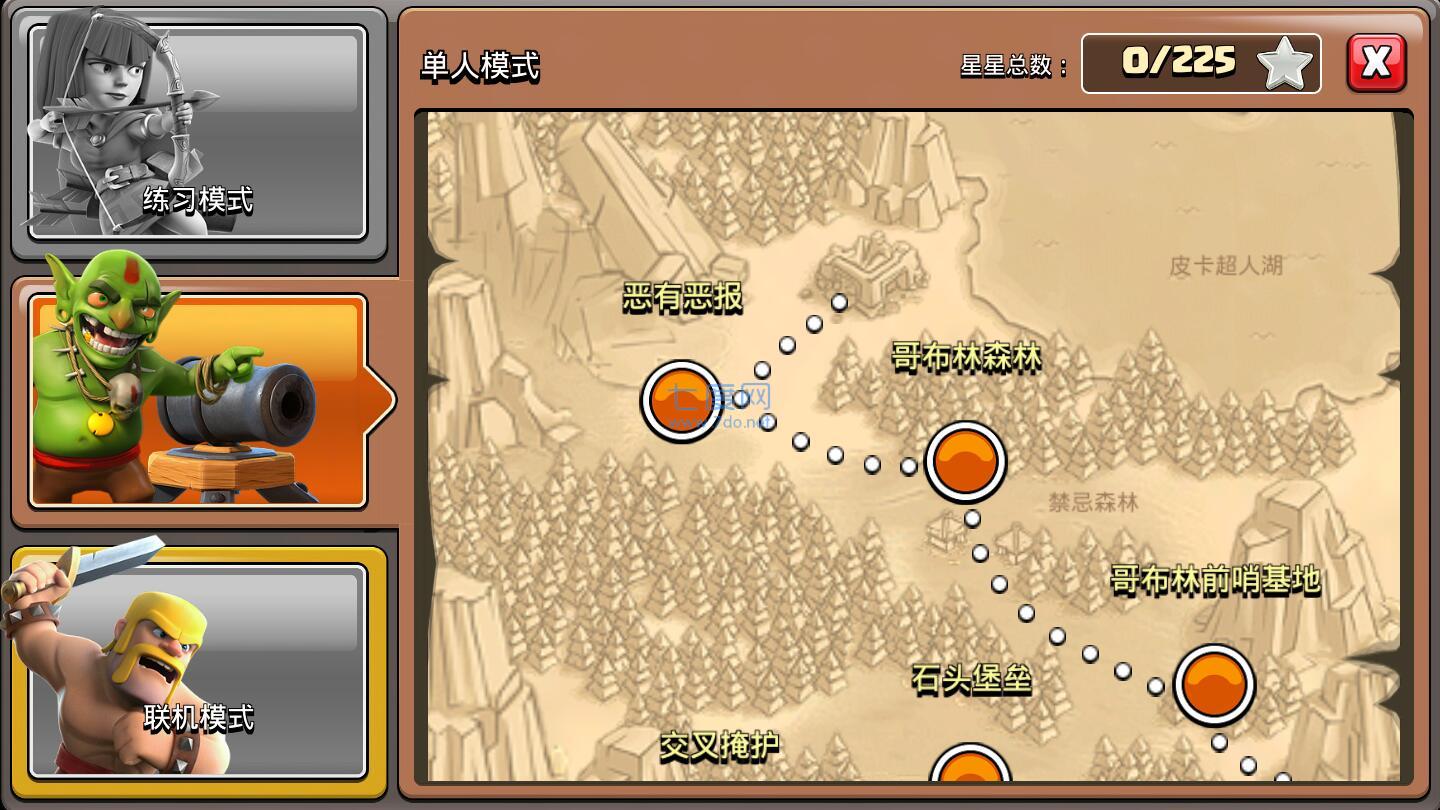Select the 恶有恶报 level marker

(680, 401)
